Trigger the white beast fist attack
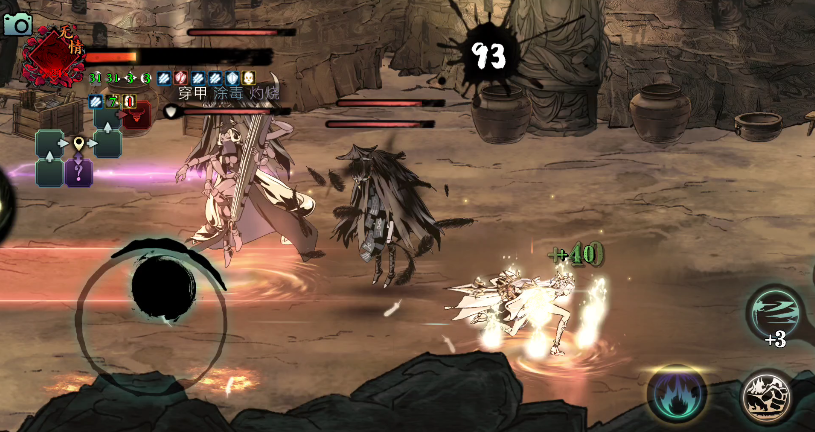815x432 pixels. tap(767, 397)
